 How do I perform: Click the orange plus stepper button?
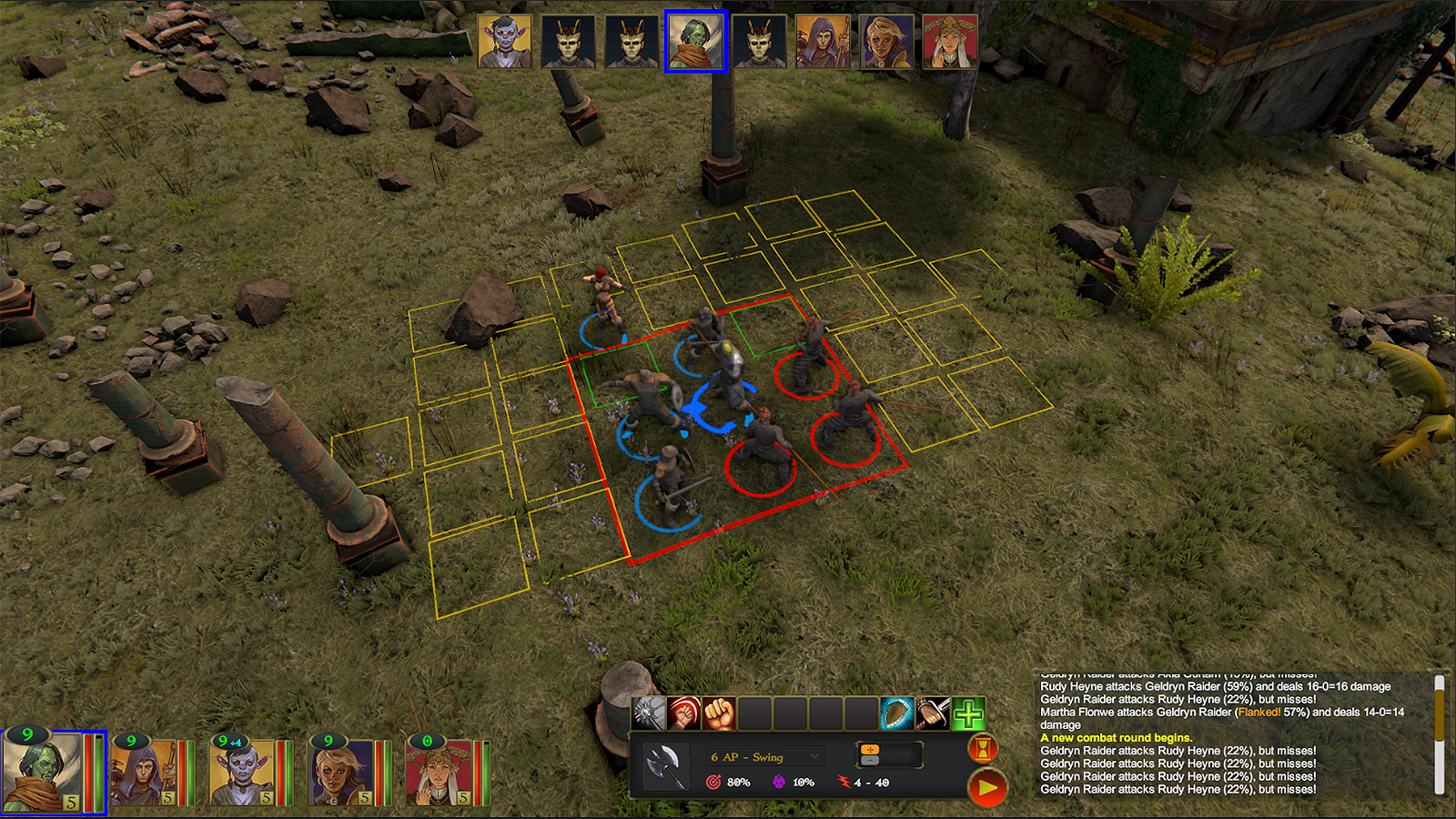coord(870,749)
